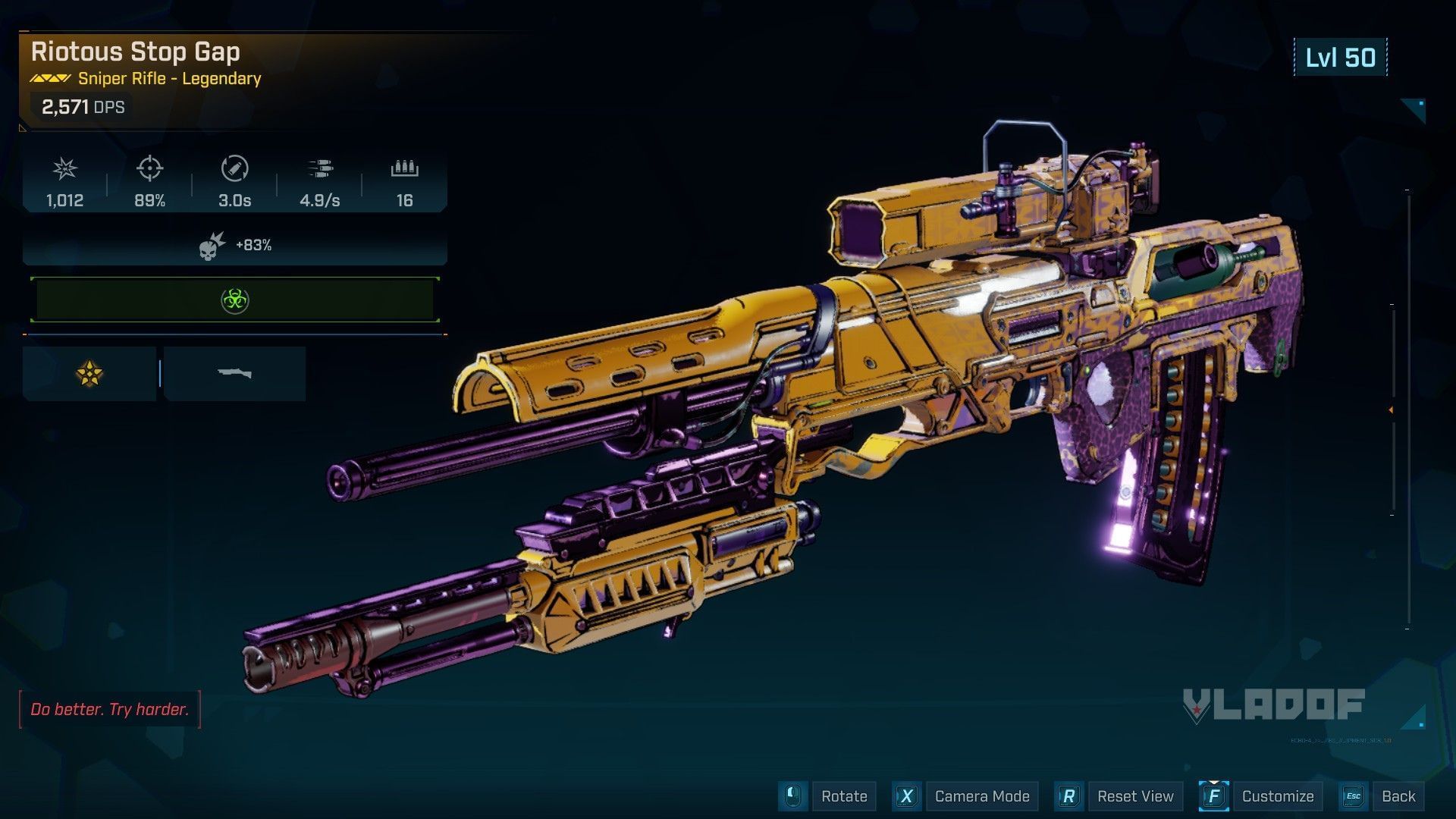The height and width of the screenshot is (819, 1456).
Task: Click the Rotate control label
Action: click(x=843, y=796)
